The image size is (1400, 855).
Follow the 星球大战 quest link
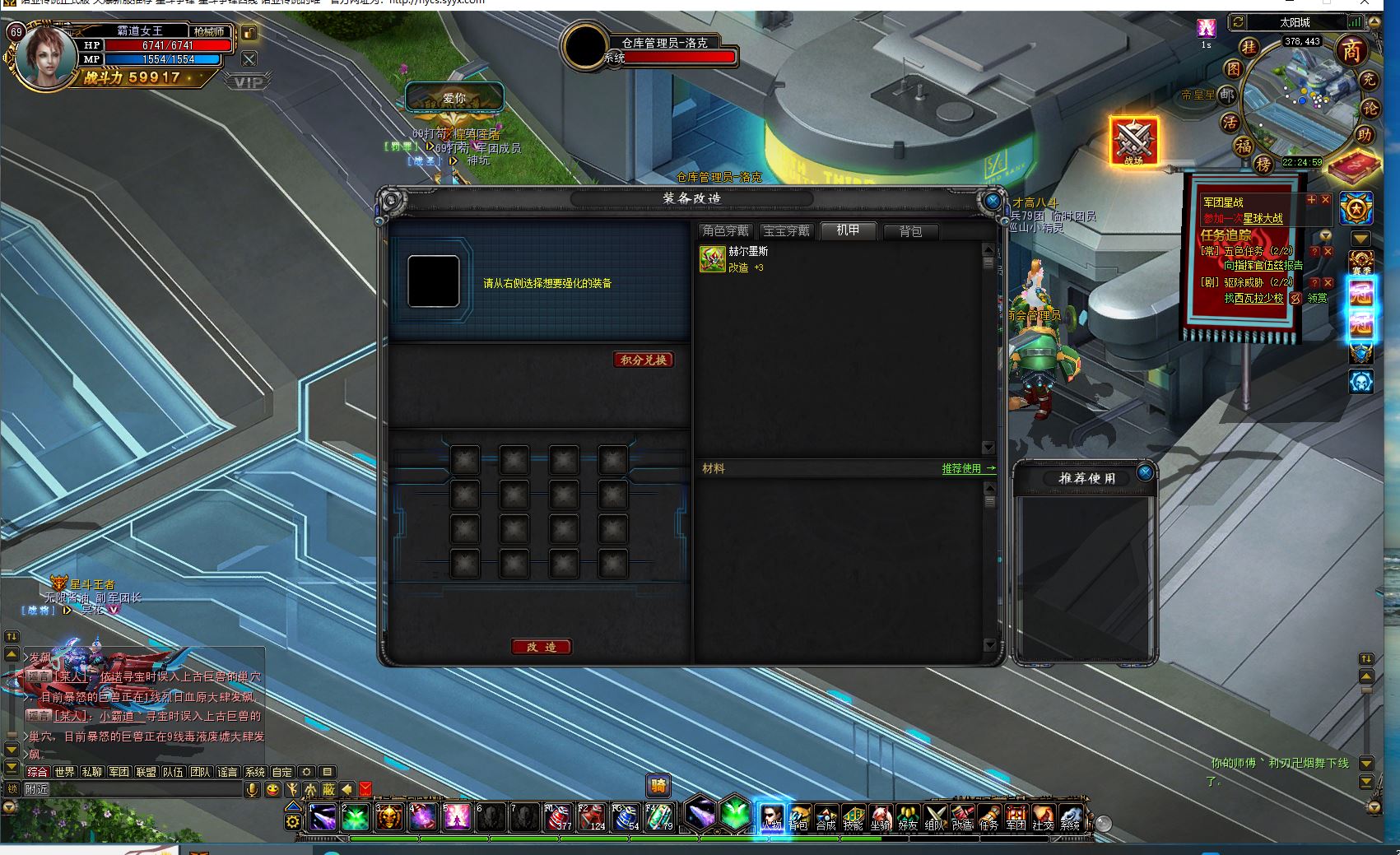(1263, 219)
